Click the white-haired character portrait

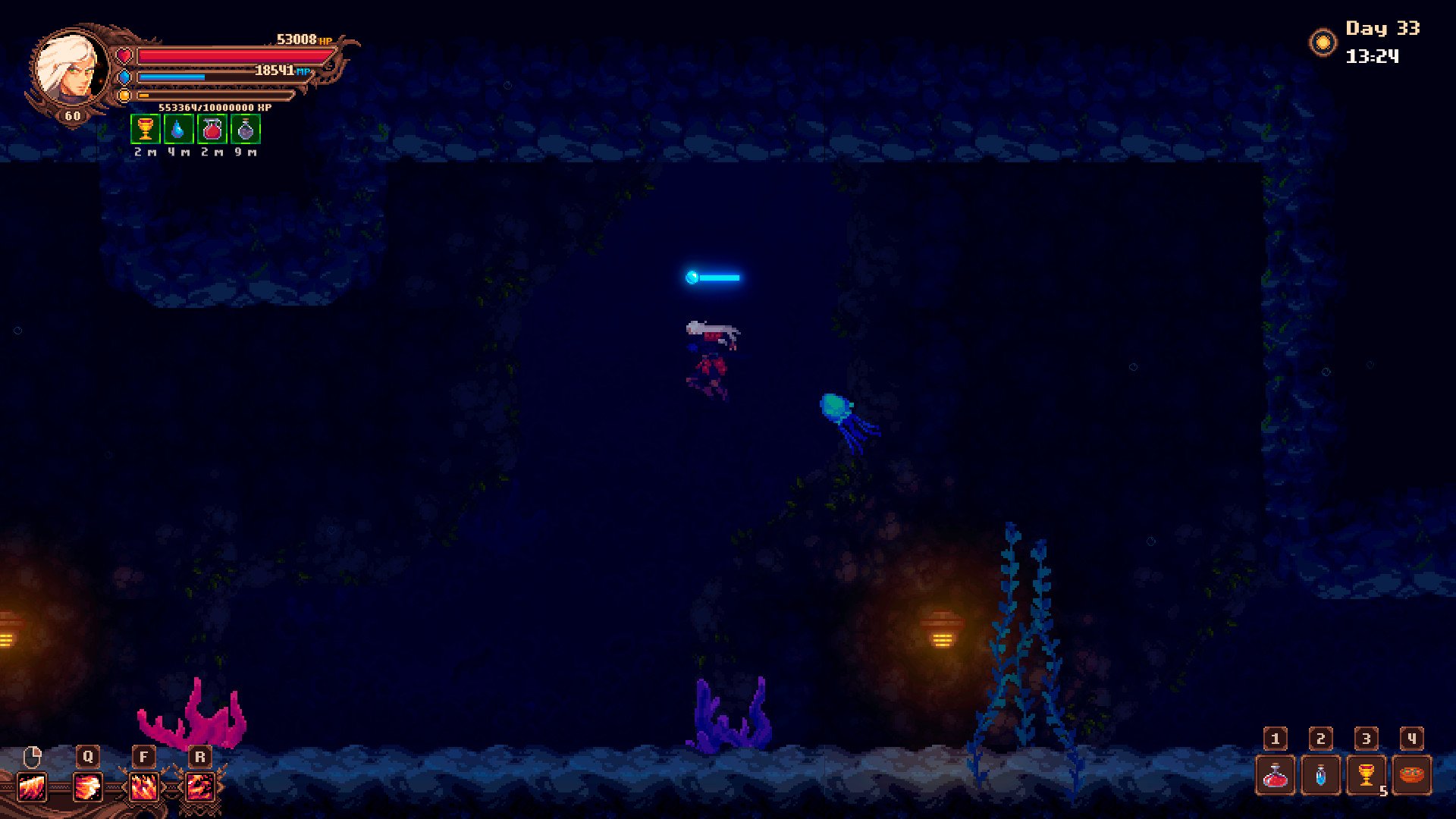pyautogui.click(x=71, y=69)
